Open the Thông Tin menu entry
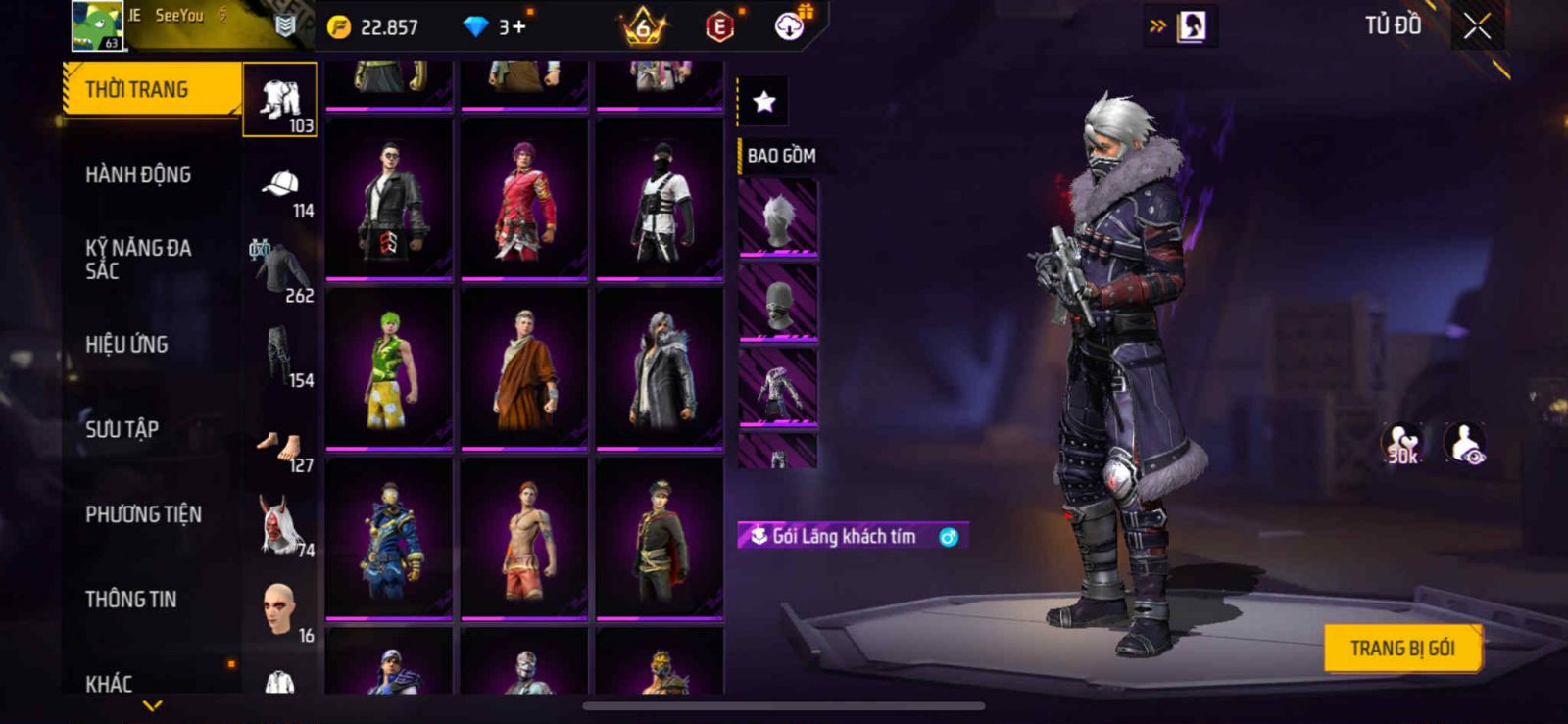The width and height of the screenshot is (1568, 724). [130, 600]
